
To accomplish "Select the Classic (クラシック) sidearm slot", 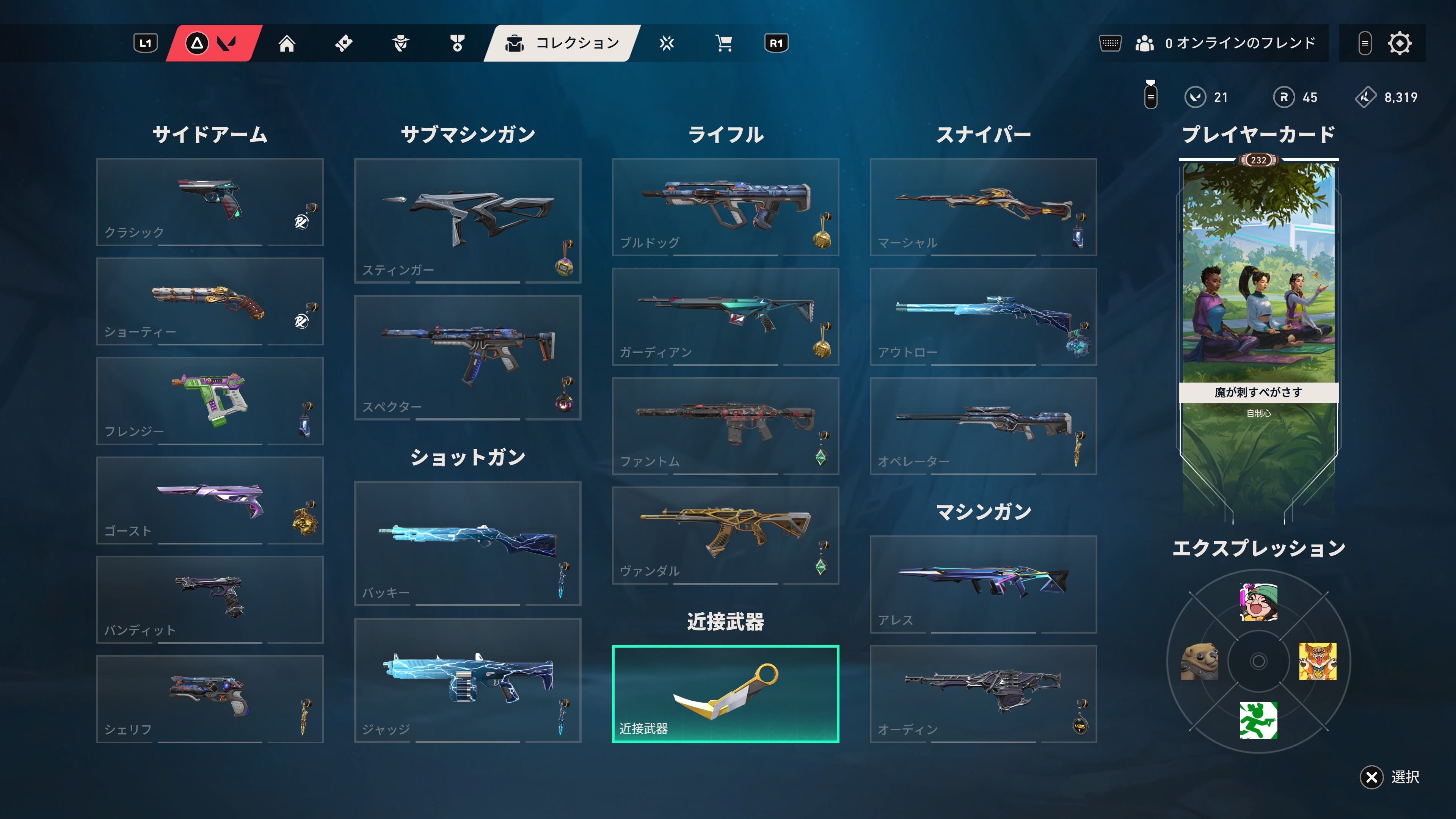I will click(x=210, y=202).
